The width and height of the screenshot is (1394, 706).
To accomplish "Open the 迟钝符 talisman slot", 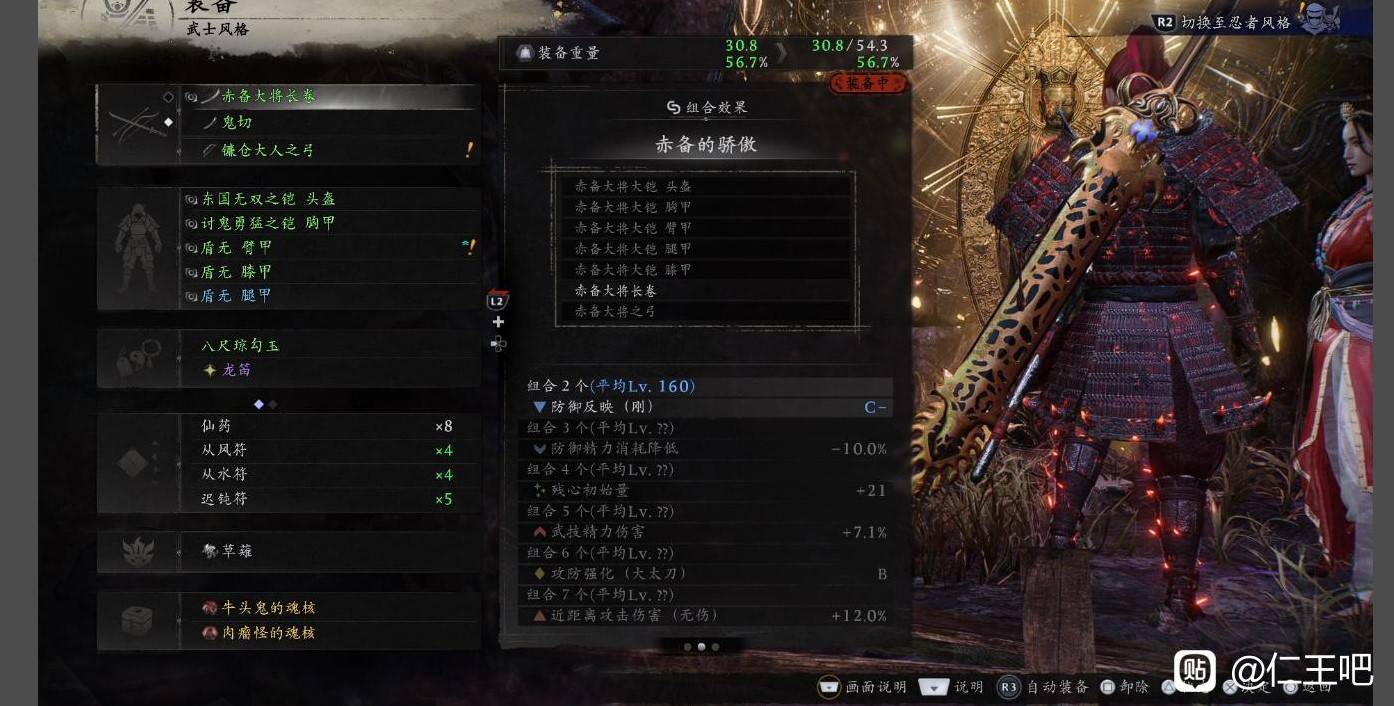I will [x=224, y=499].
